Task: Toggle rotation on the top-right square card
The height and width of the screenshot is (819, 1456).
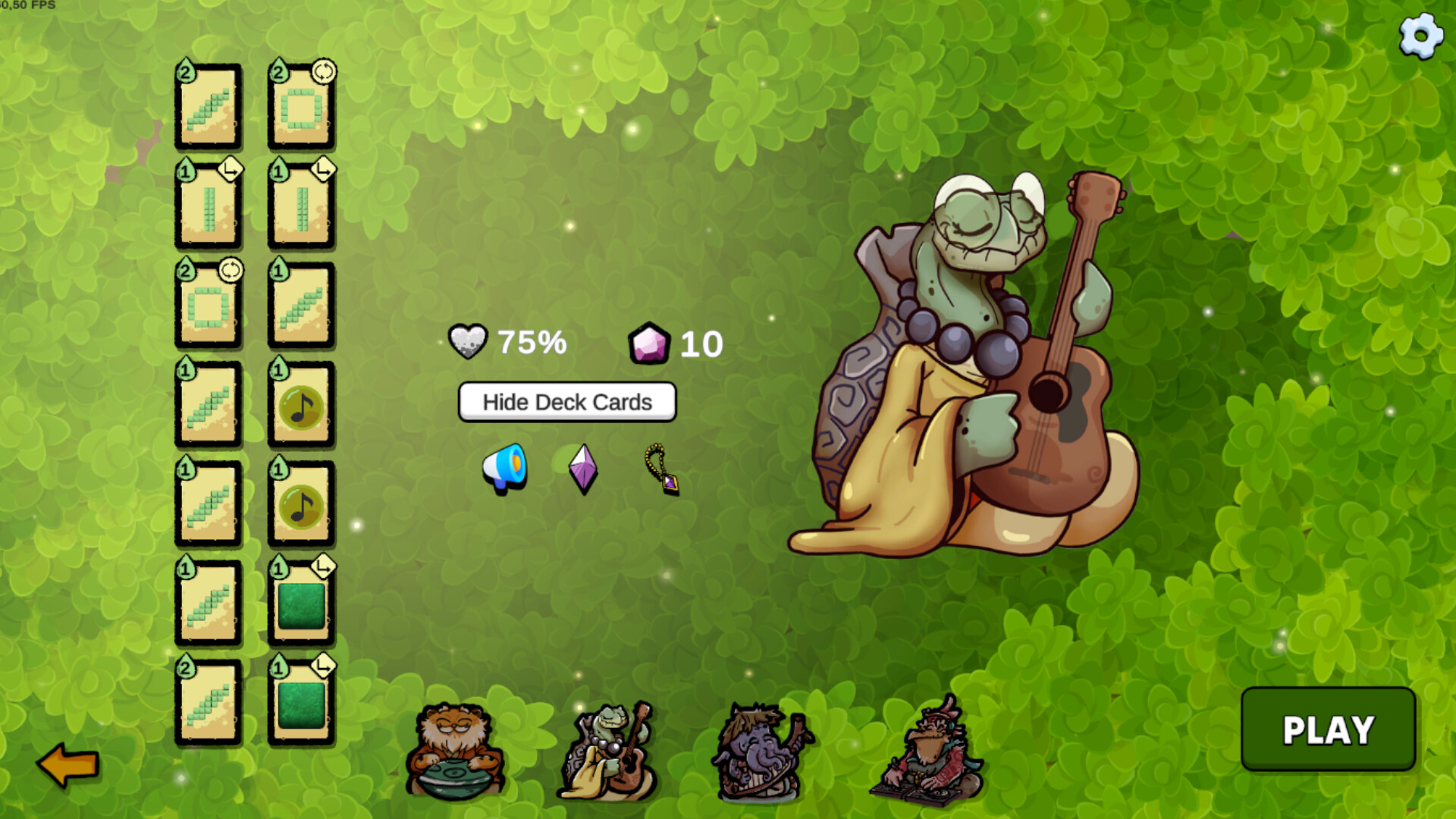Action: point(325,73)
